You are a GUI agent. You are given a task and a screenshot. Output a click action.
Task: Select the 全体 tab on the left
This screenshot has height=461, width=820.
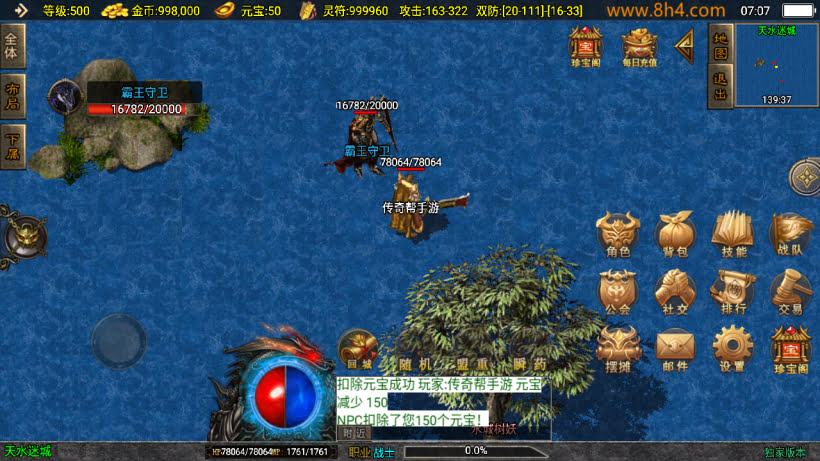[12, 46]
